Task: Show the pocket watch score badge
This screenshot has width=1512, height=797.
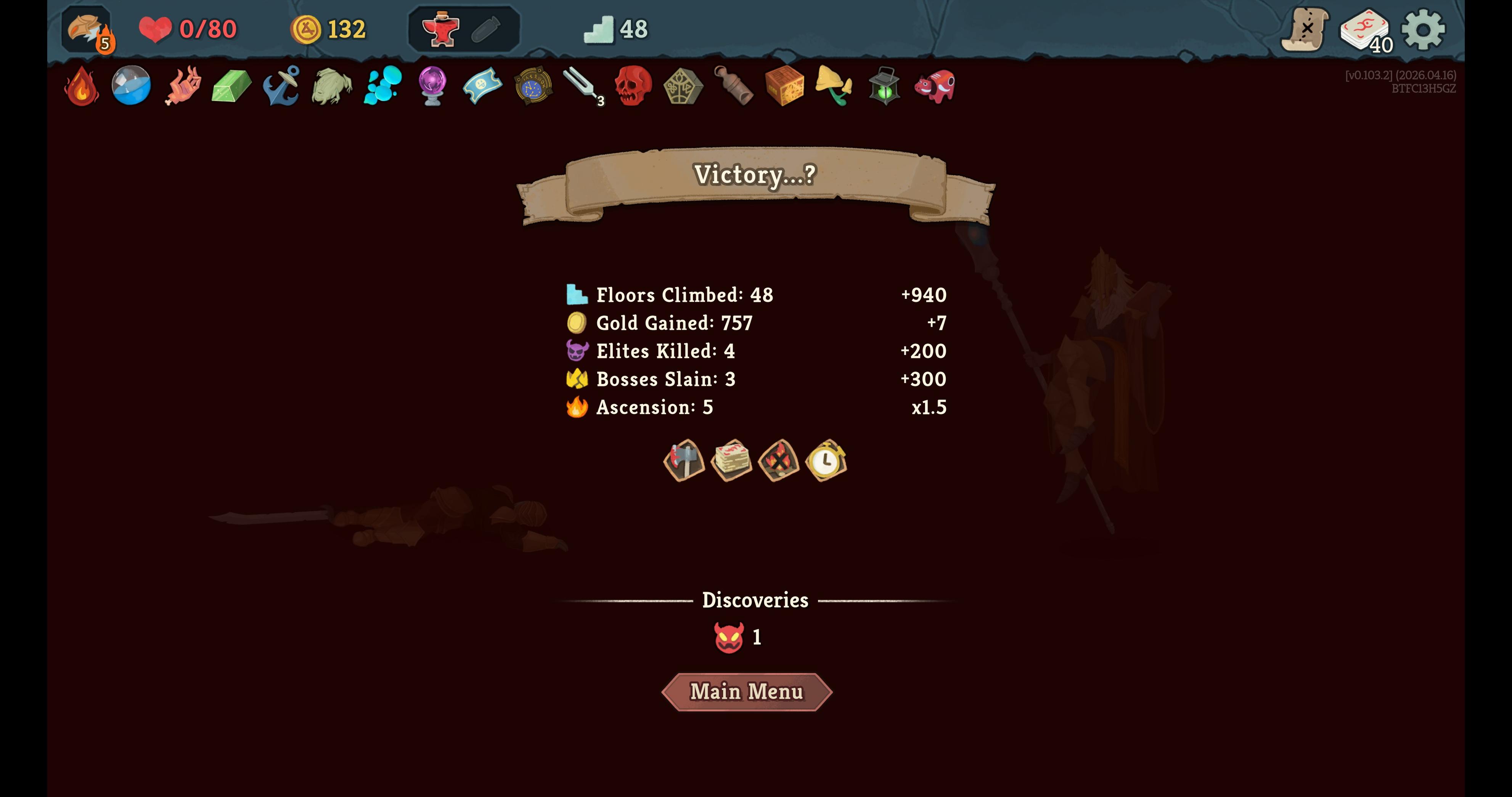Action: pyautogui.click(x=826, y=460)
